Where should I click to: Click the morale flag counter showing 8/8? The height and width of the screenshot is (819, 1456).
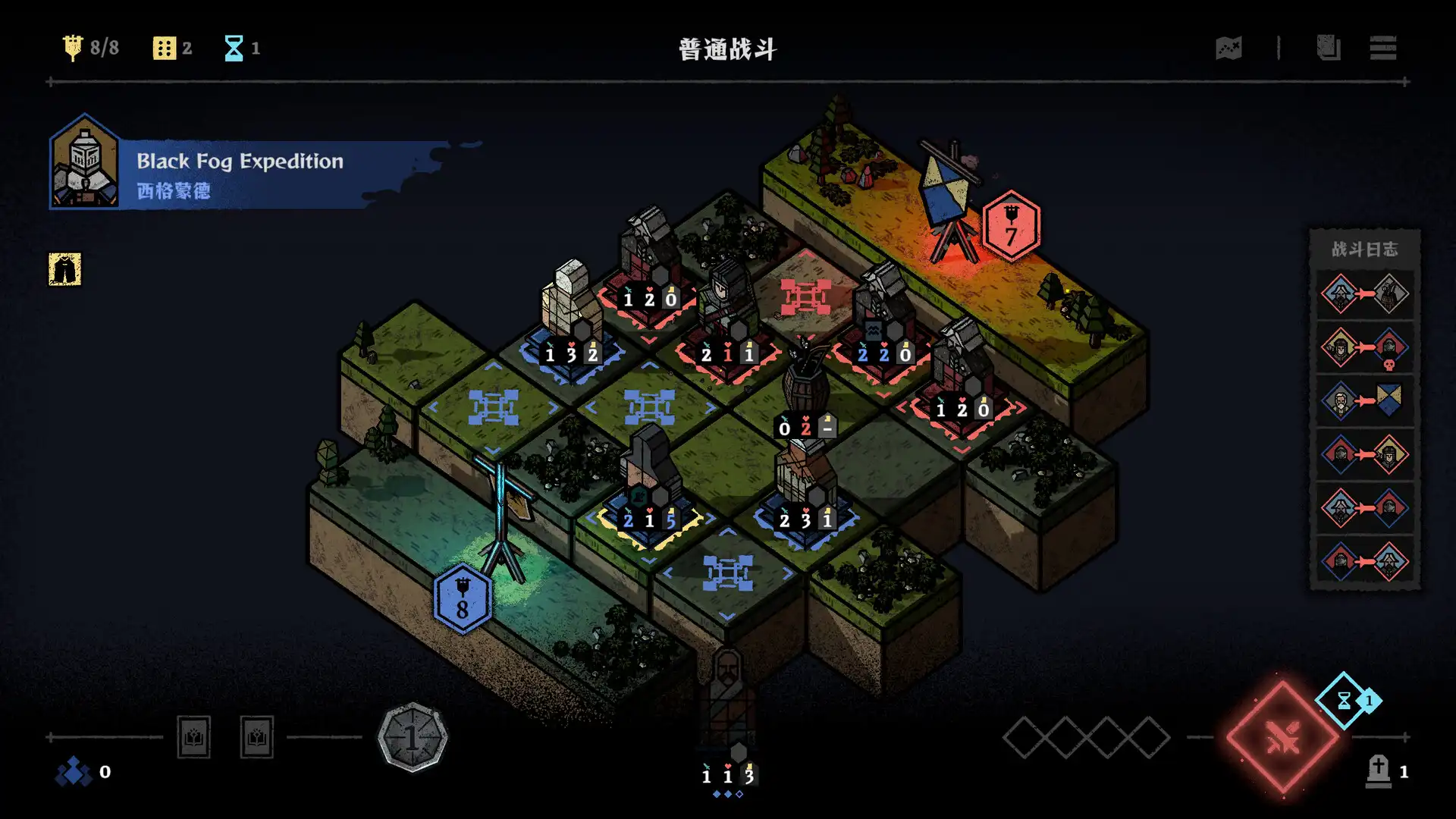point(83,47)
